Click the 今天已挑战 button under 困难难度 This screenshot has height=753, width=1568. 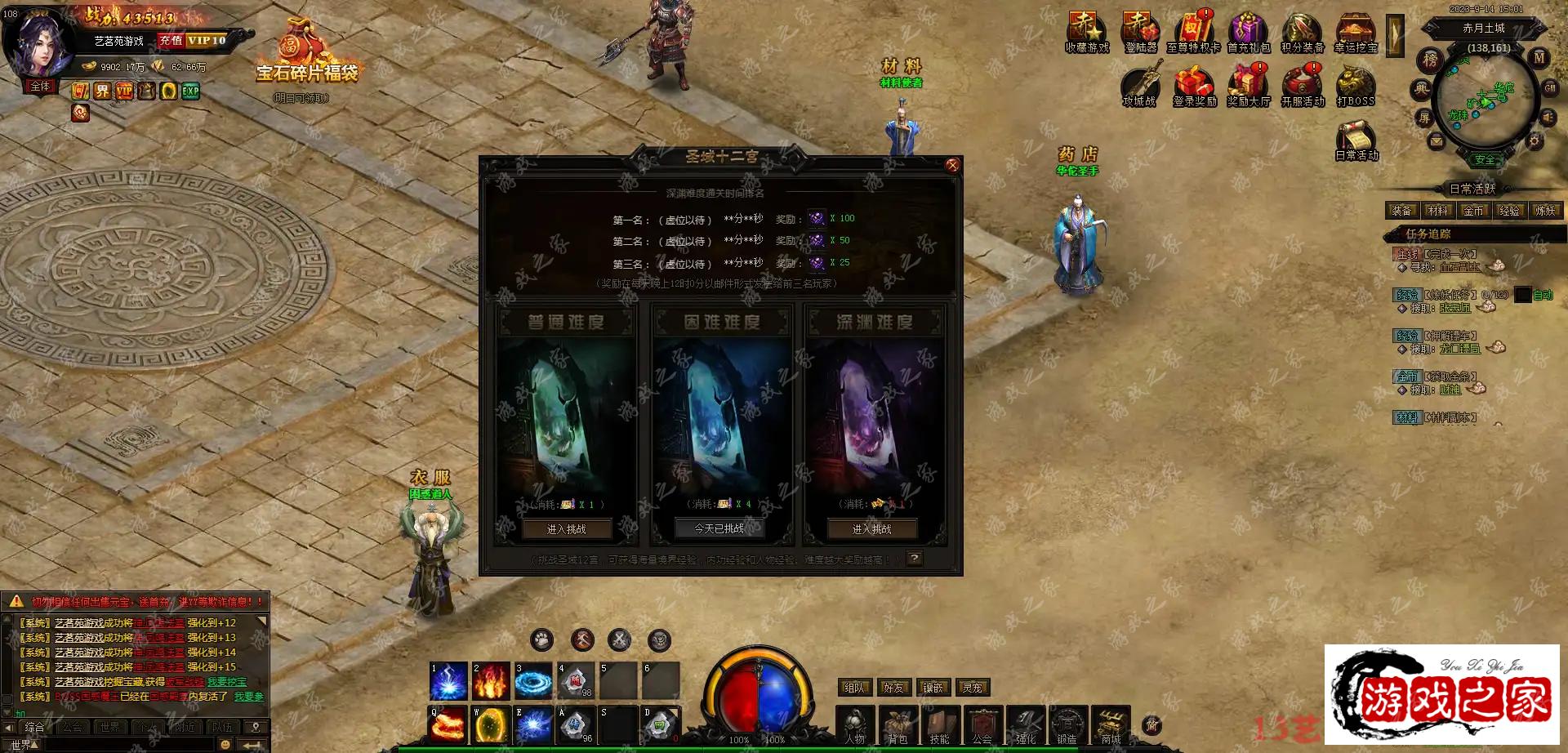(x=719, y=528)
